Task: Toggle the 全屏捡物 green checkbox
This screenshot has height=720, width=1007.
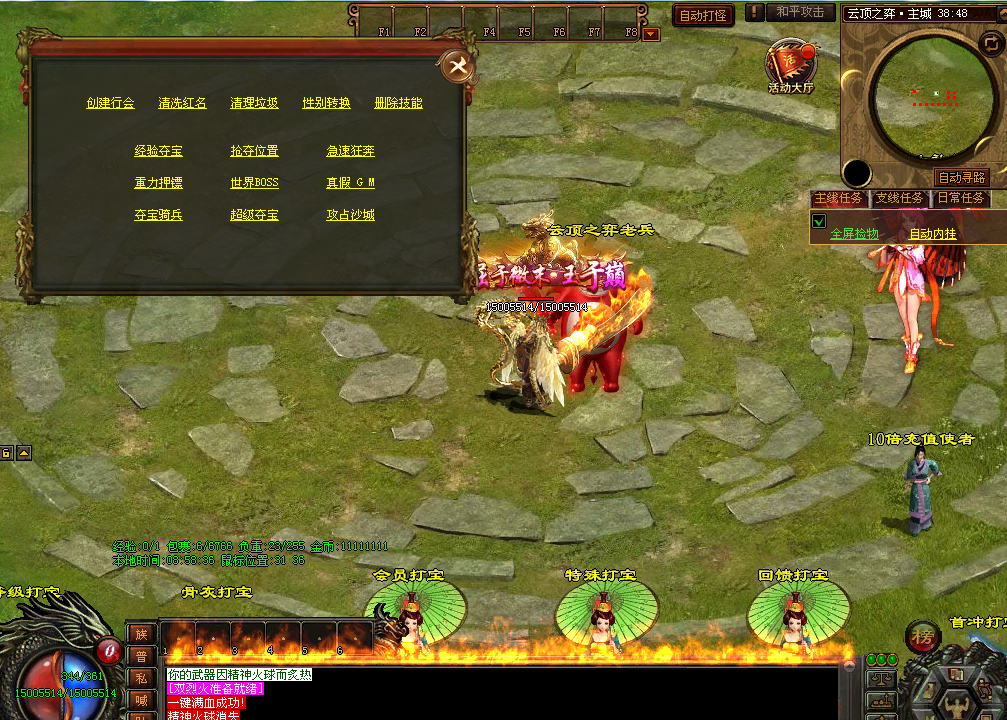Action: (819, 222)
